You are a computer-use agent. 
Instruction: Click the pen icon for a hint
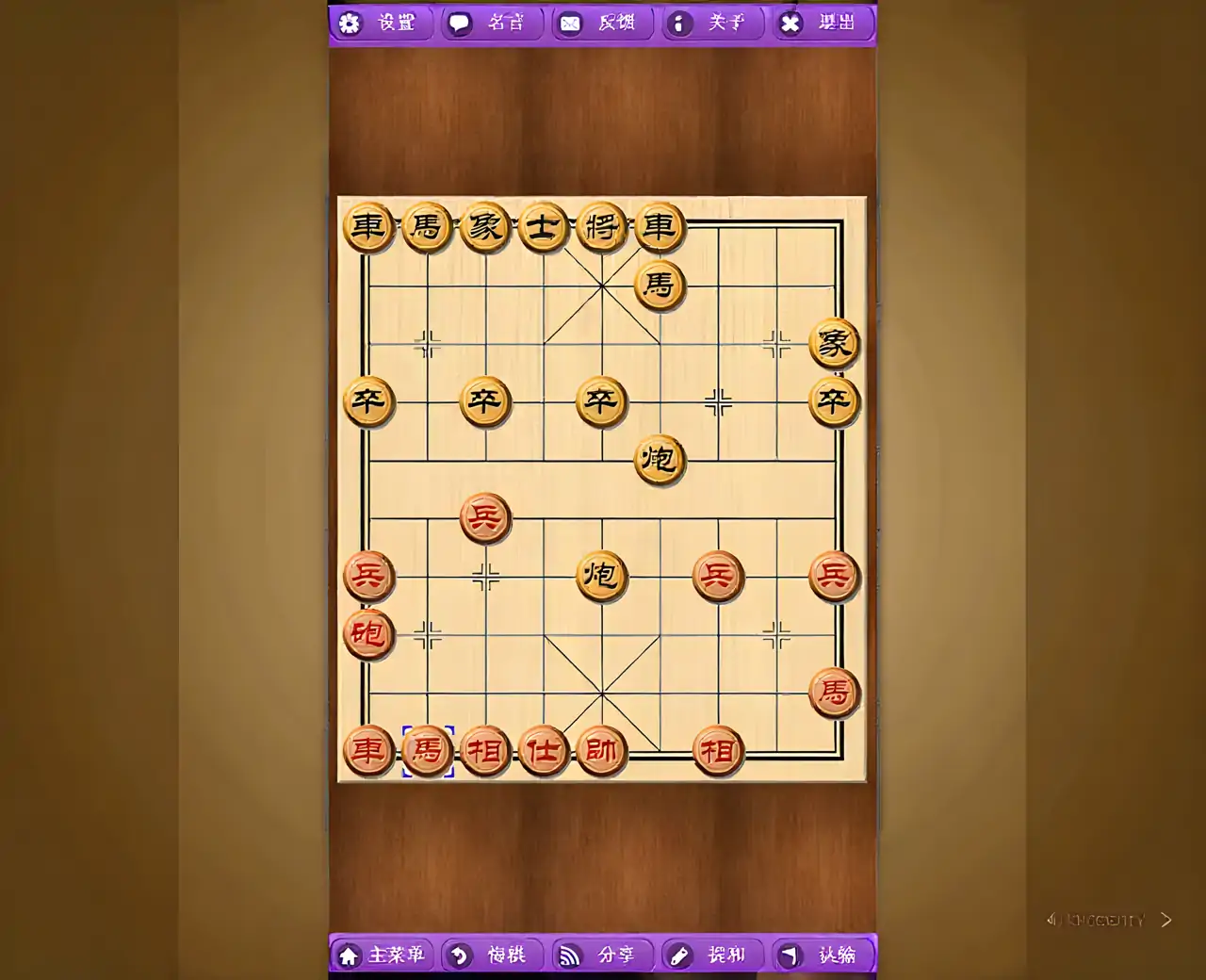pos(680,955)
